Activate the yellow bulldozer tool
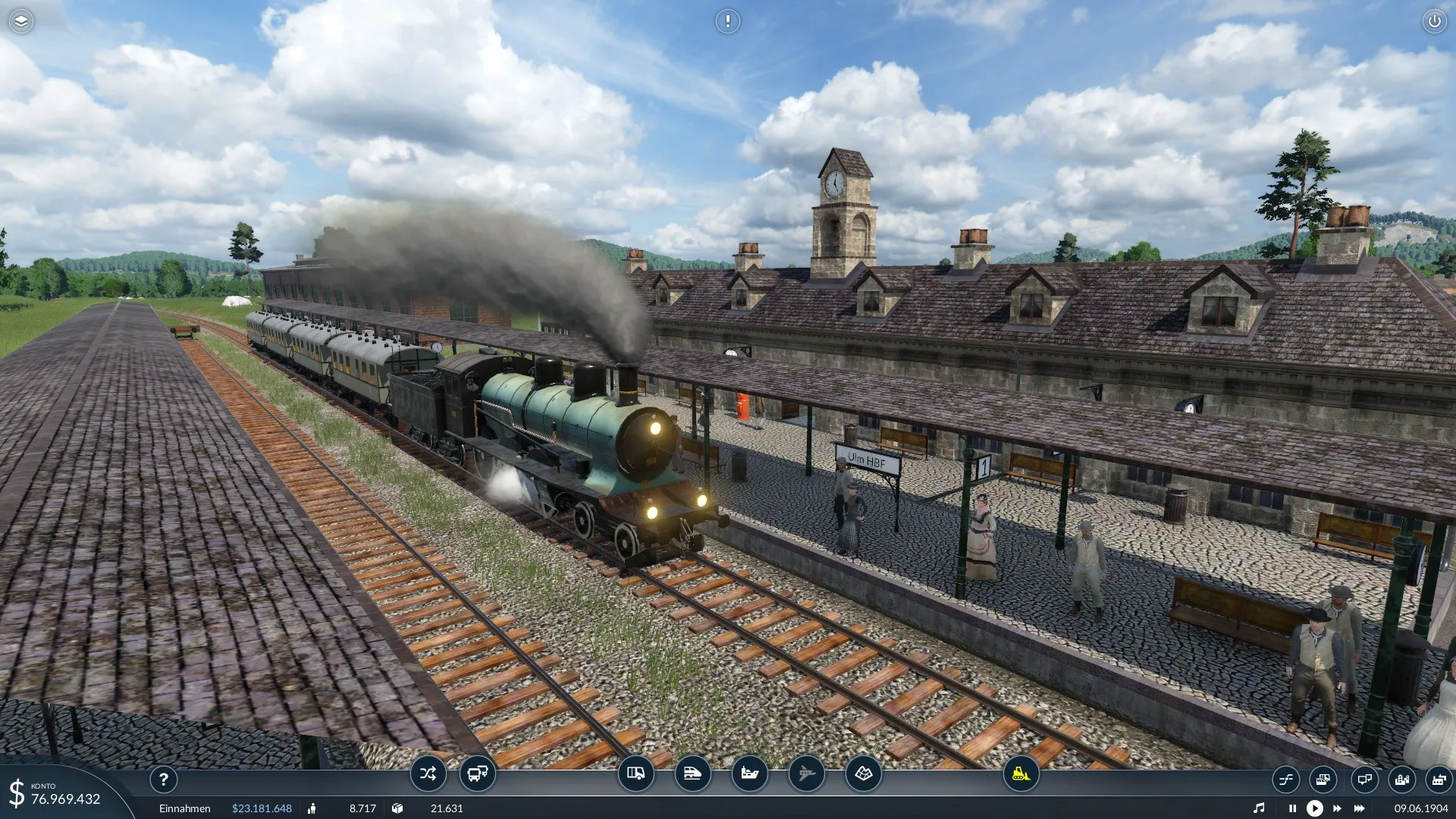Image resolution: width=1456 pixels, height=819 pixels. [x=1021, y=774]
